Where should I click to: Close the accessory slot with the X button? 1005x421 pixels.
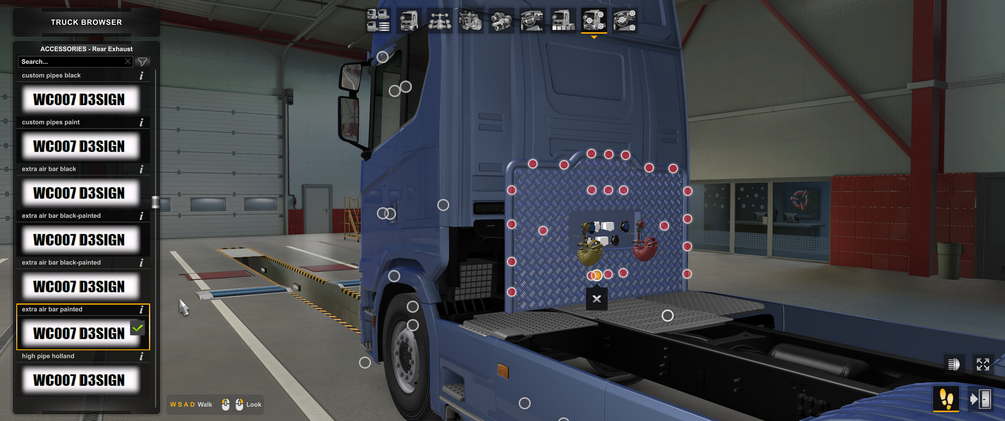[x=597, y=298]
